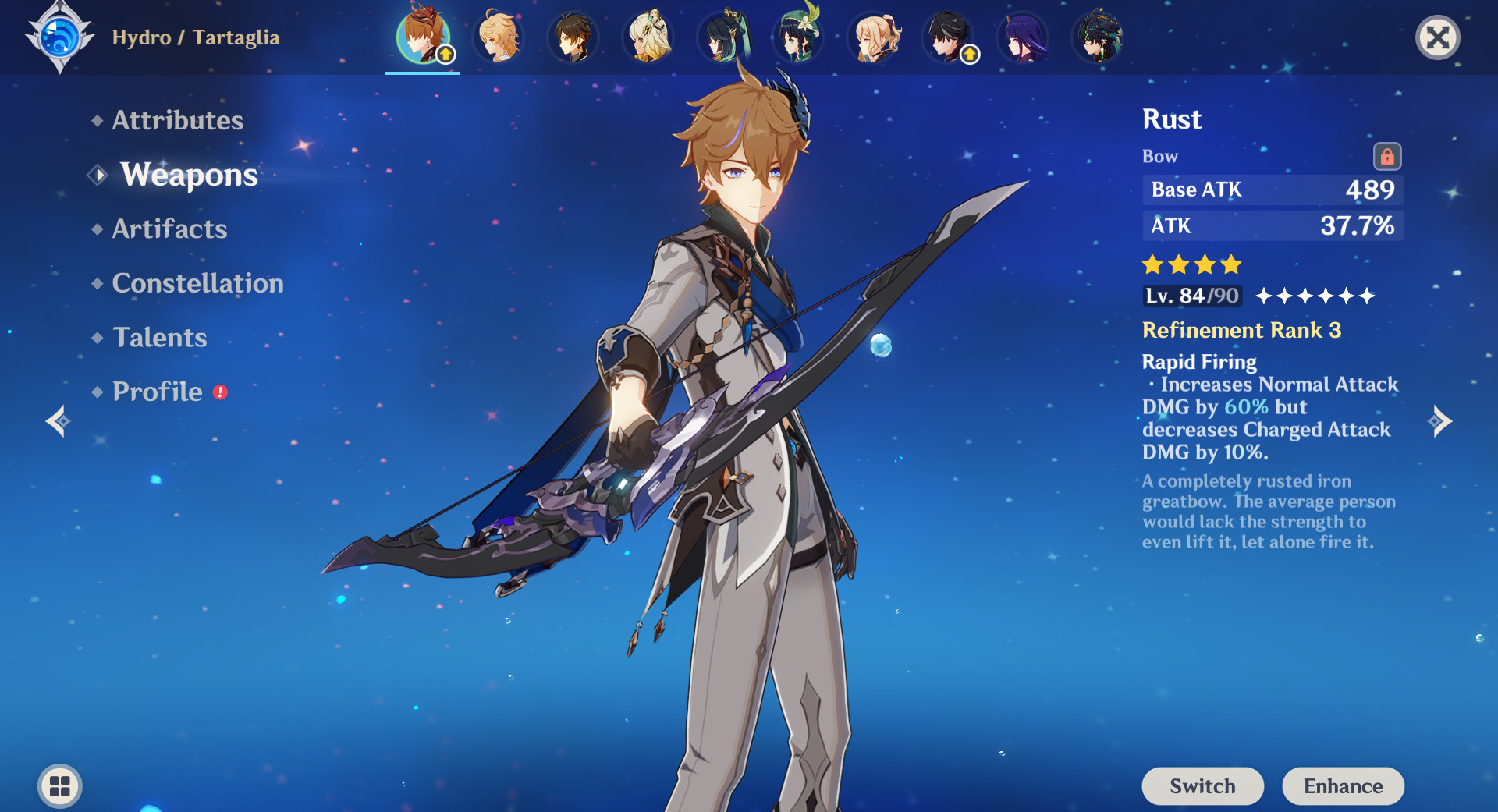Open the party overview grid icon bottom-left
The image size is (1498, 812).
pos(58,786)
